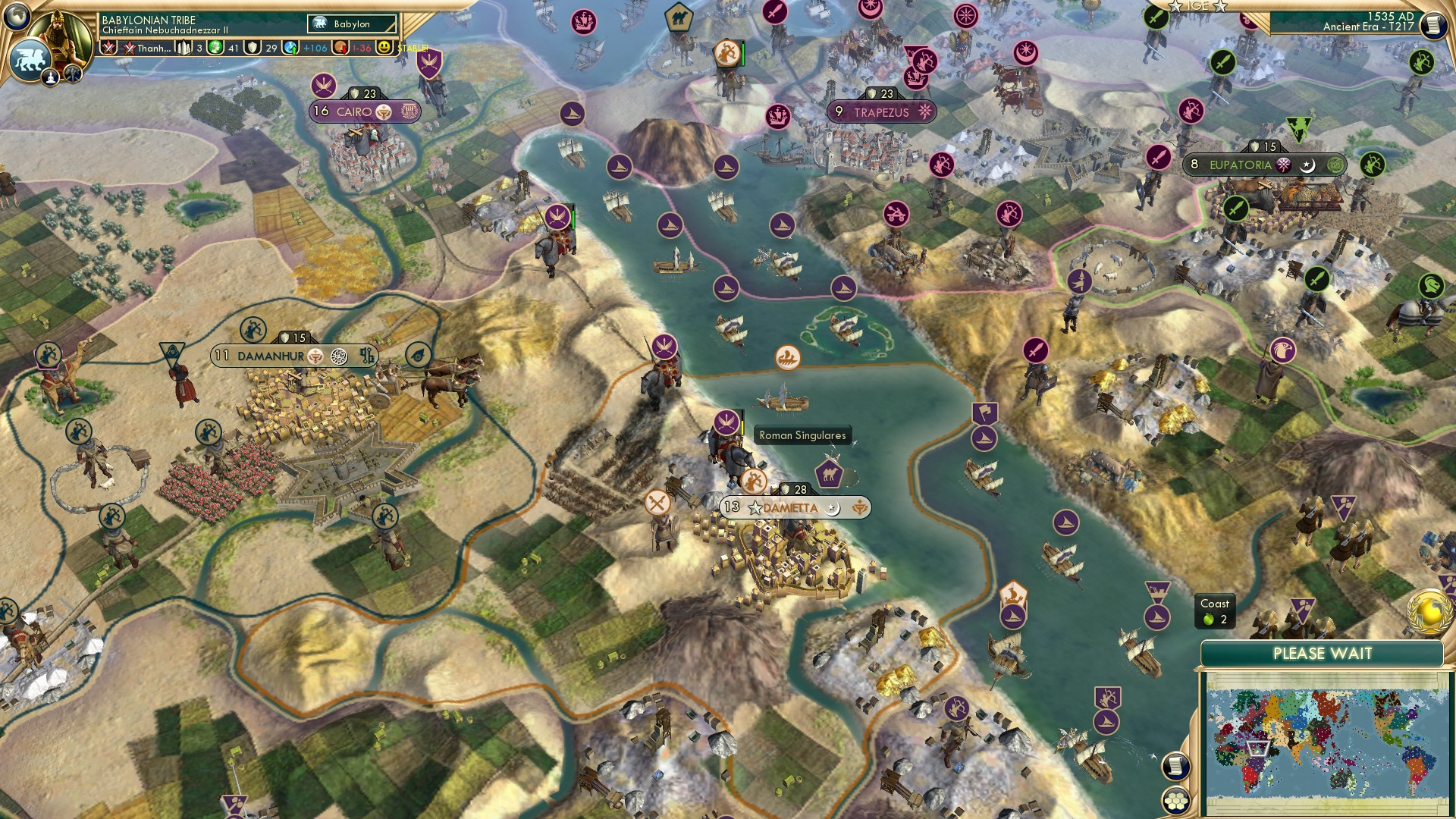This screenshot has height=819, width=1456.
Task: Click the IGE menu label
Action: (1197, 6)
